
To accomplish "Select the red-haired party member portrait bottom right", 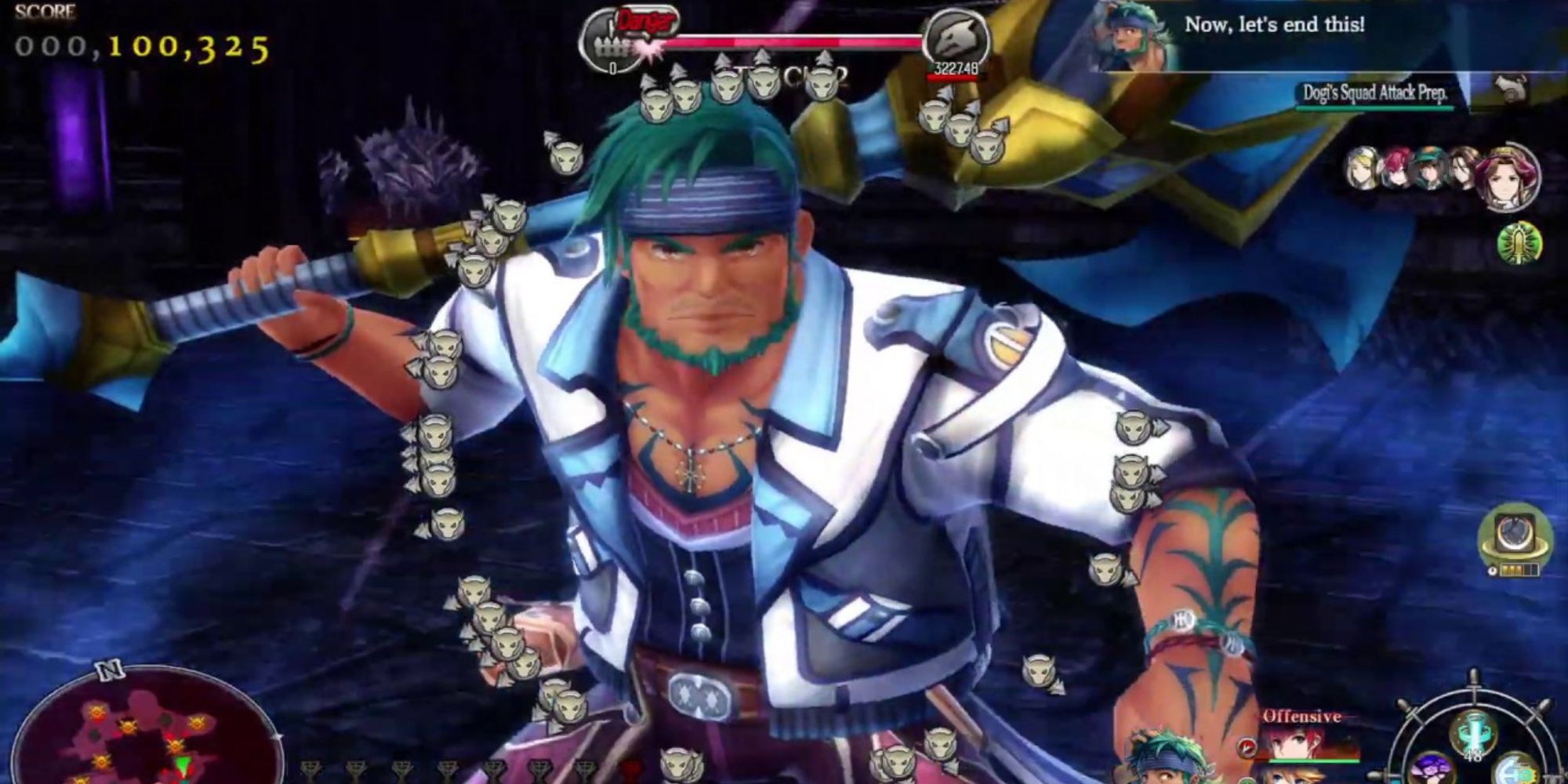I will click(x=1294, y=746).
